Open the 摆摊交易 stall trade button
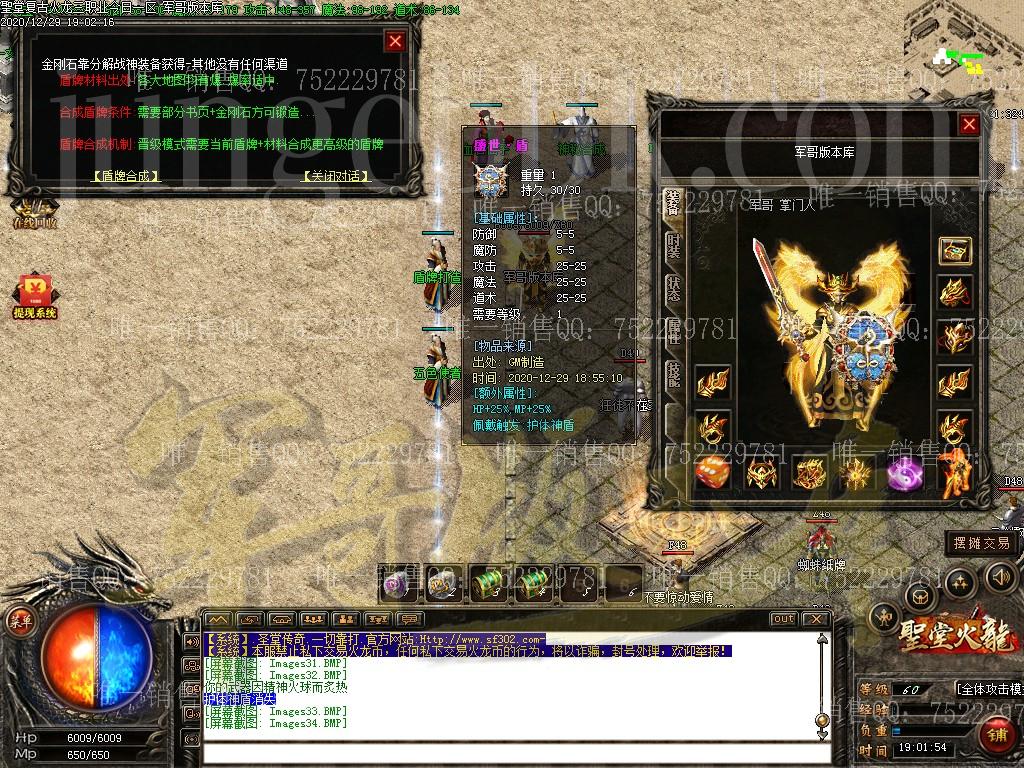1024x768 pixels. click(x=981, y=543)
